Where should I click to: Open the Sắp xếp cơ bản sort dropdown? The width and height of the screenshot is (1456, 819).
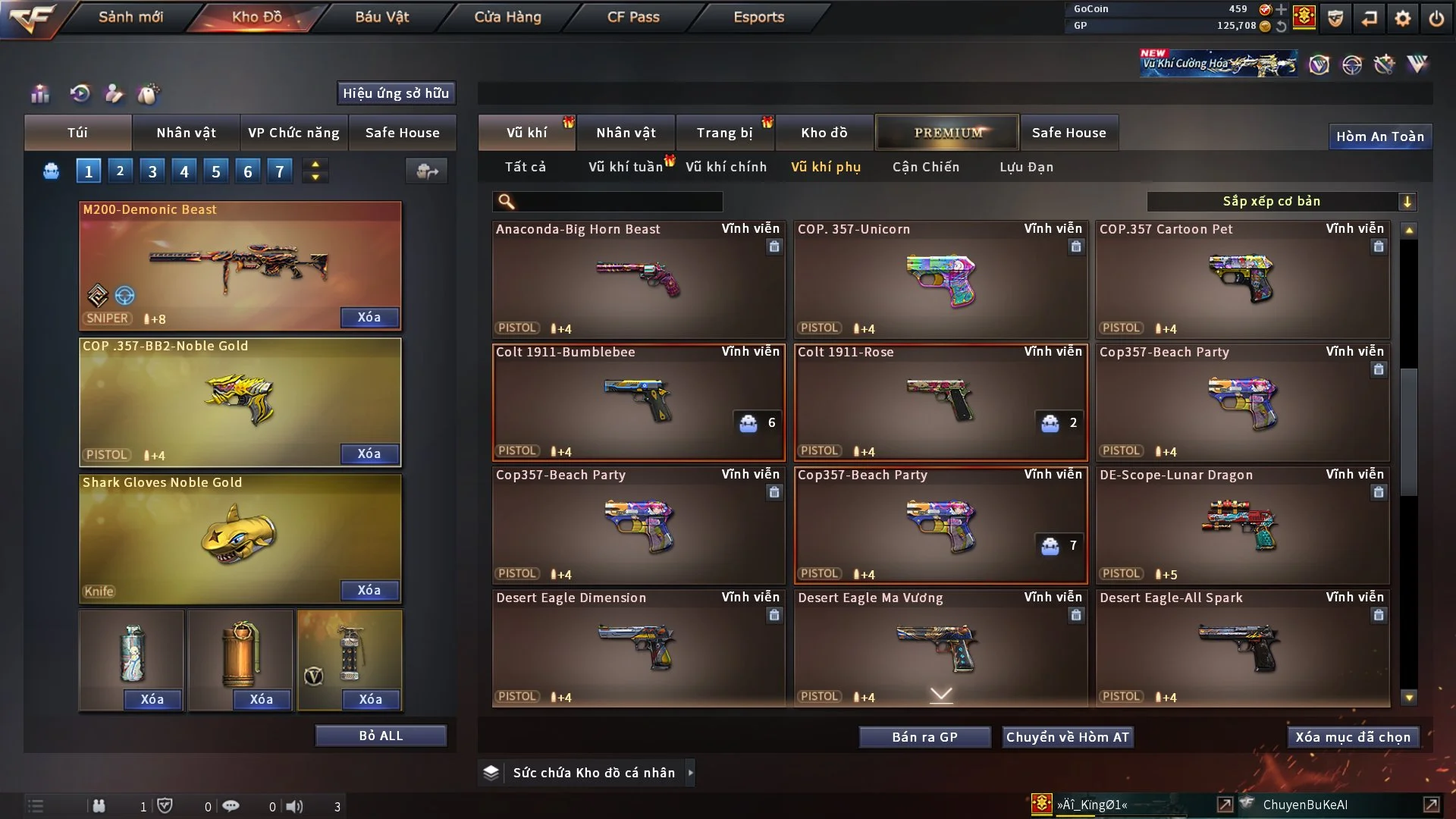1281,201
